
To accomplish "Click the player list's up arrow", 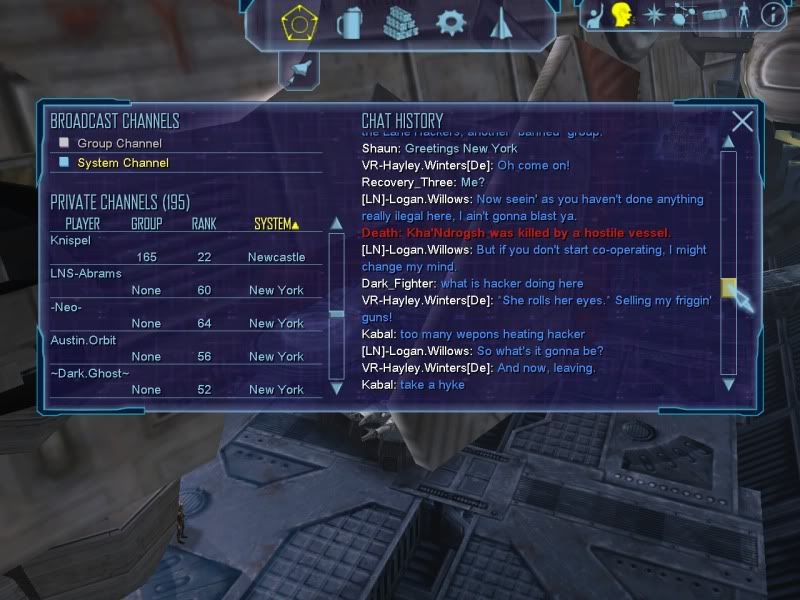I will 337,240.
